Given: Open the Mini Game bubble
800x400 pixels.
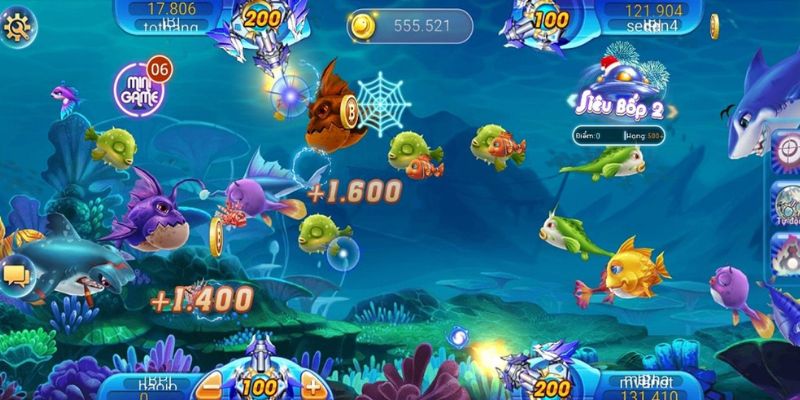Looking at the screenshot, I should pyautogui.click(x=141, y=88).
